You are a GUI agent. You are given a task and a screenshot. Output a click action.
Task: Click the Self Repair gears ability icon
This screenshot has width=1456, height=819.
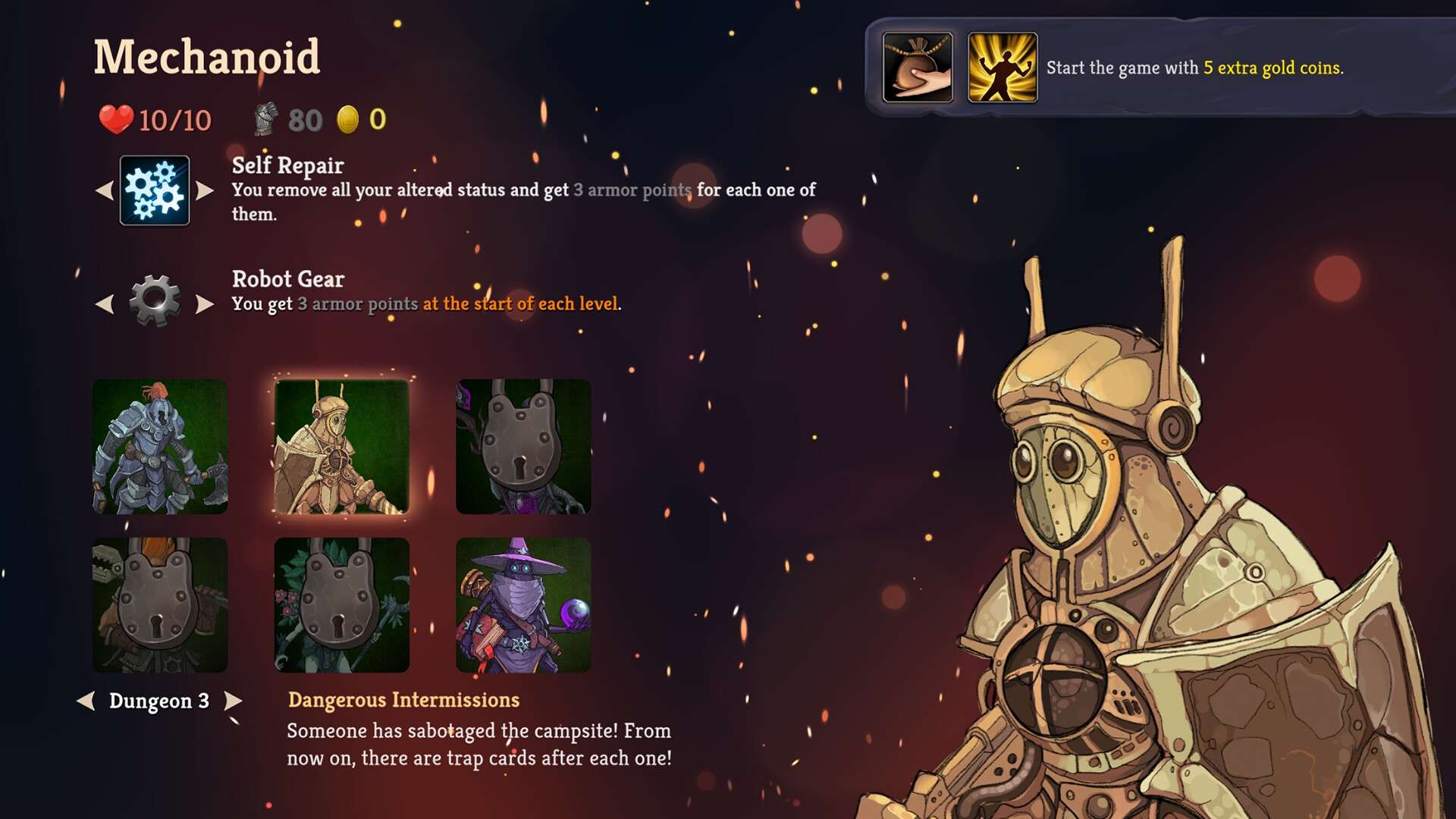155,190
